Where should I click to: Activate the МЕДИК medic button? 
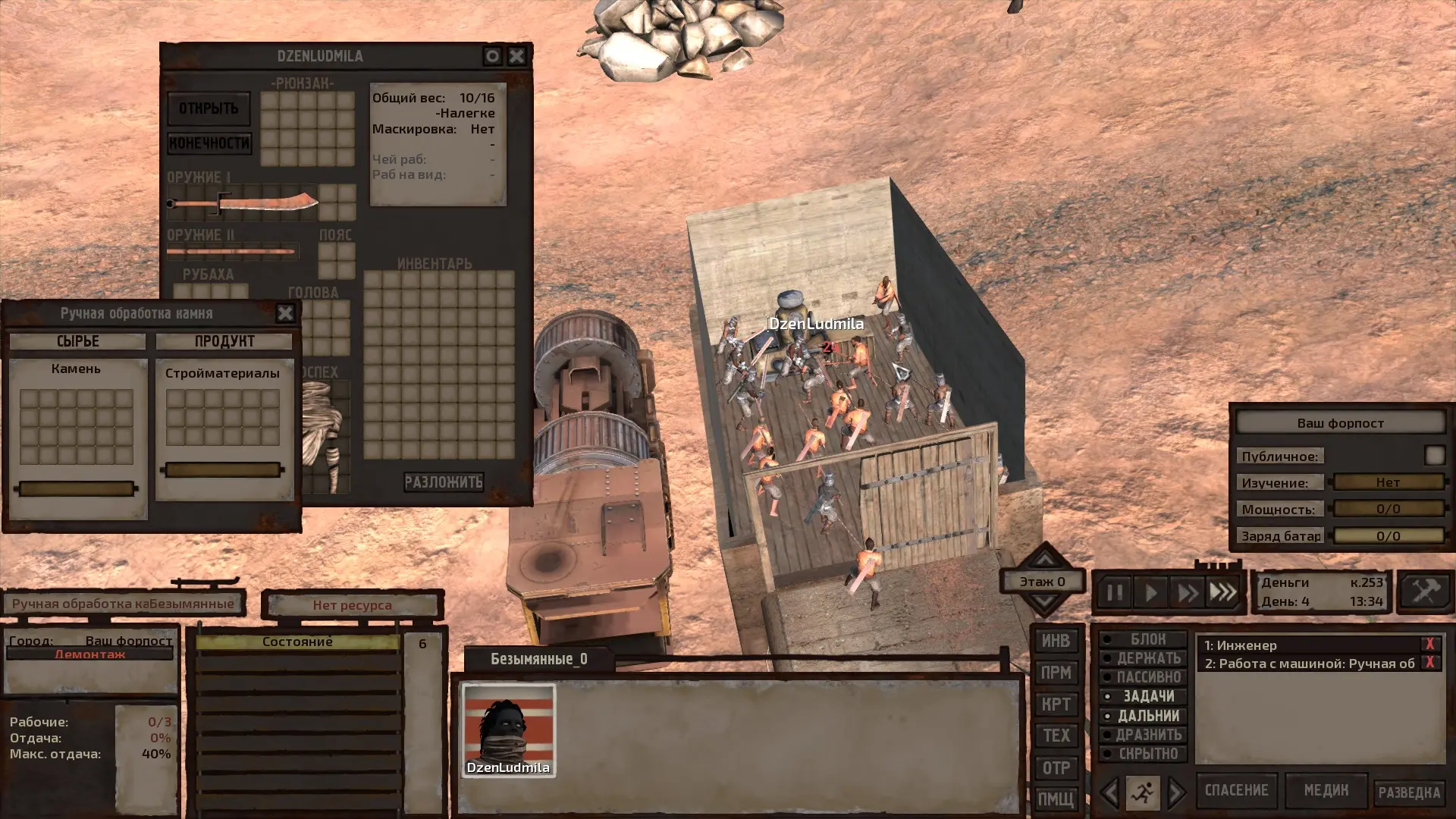(1326, 790)
